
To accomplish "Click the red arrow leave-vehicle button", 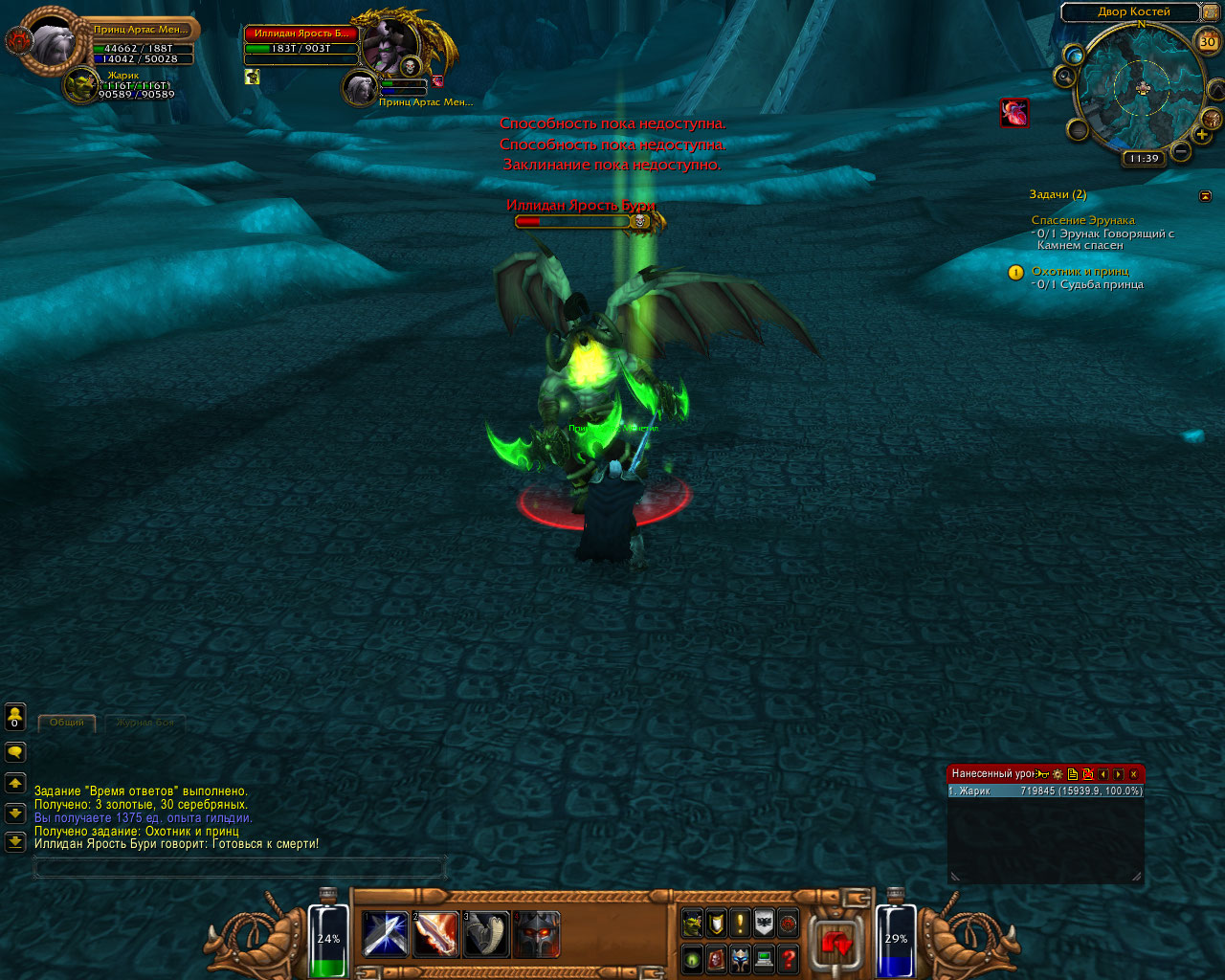I will coord(836,944).
